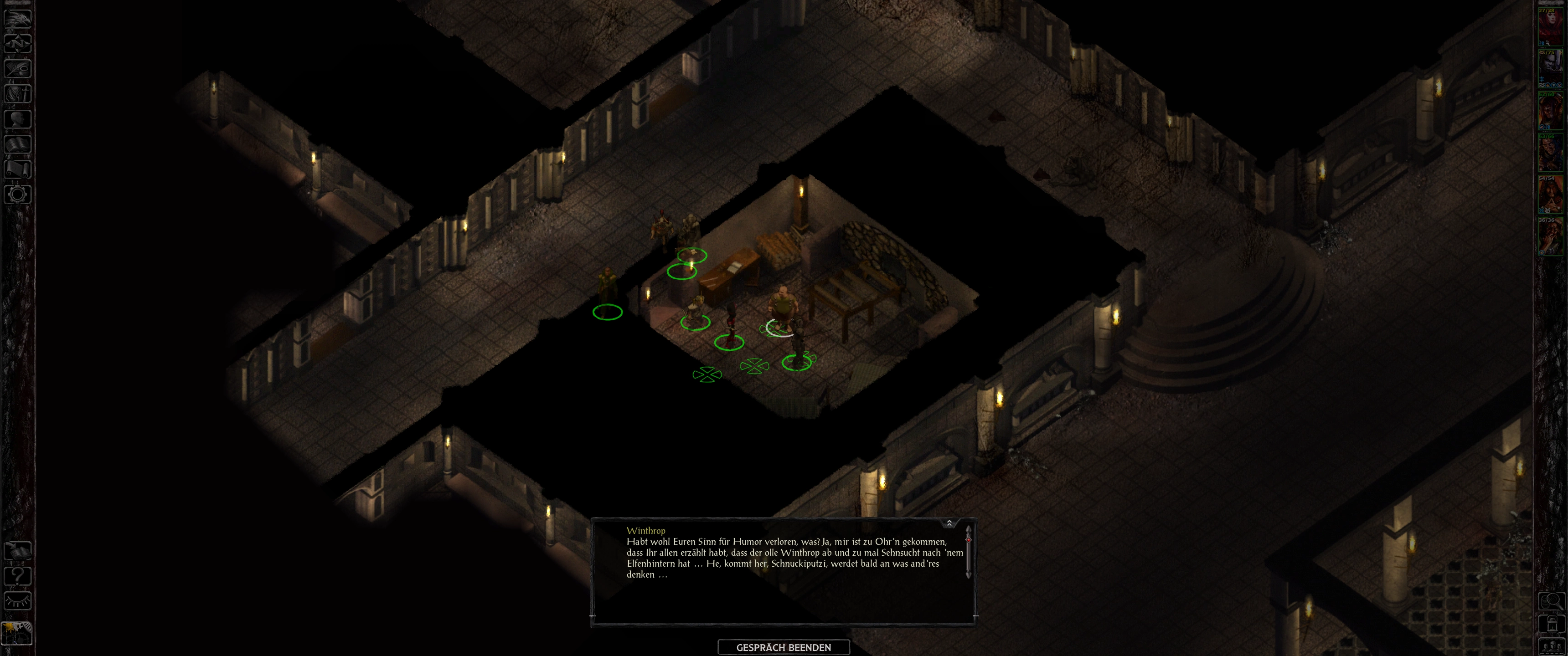This screenshot has height=656, width=1568.
Task: Open the mage spellbook icon
Action: [18, 143]
